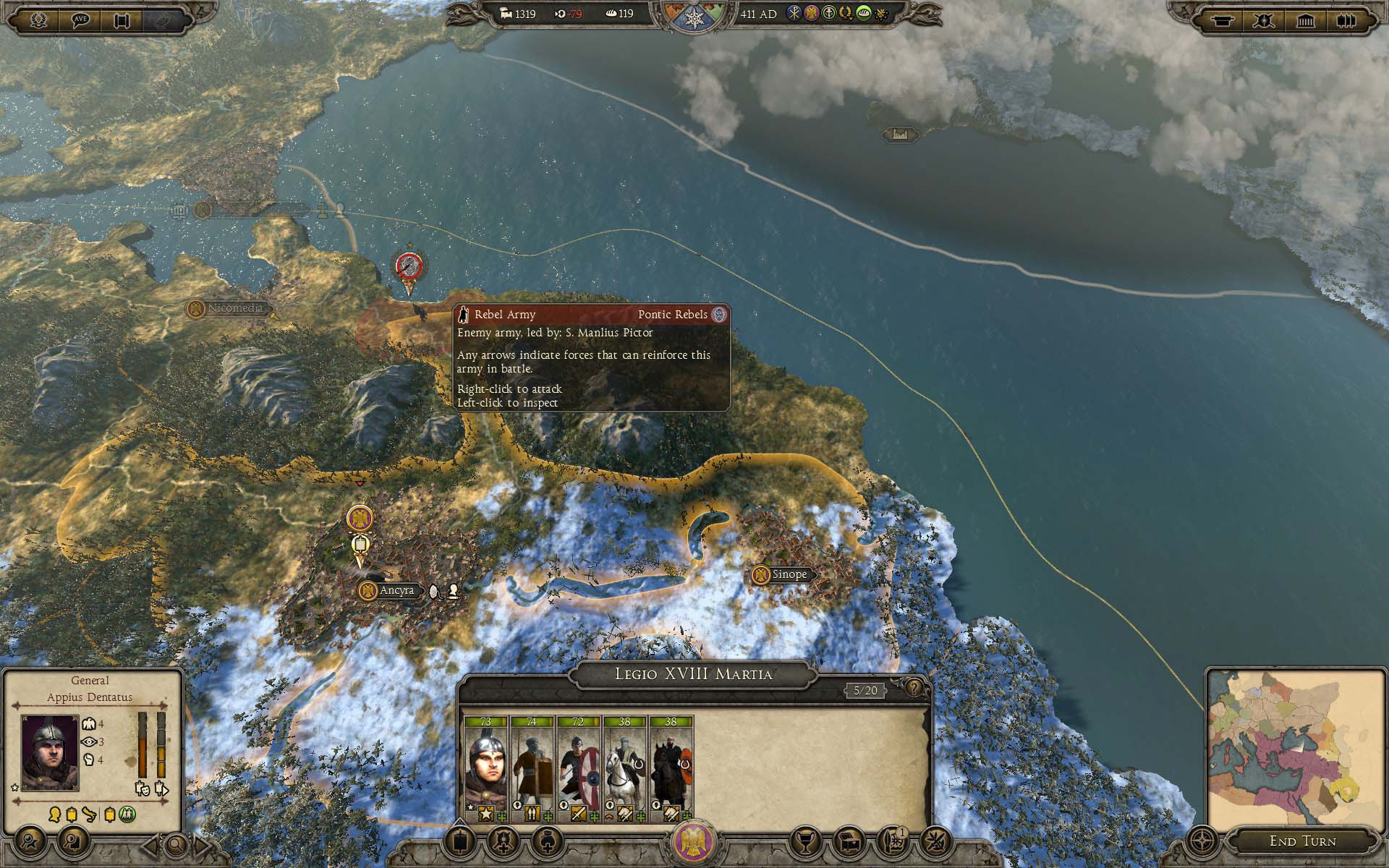Screen dimensions: 1389x868
Task: Select the red round shield infantry card
Action: pos(578,769)
